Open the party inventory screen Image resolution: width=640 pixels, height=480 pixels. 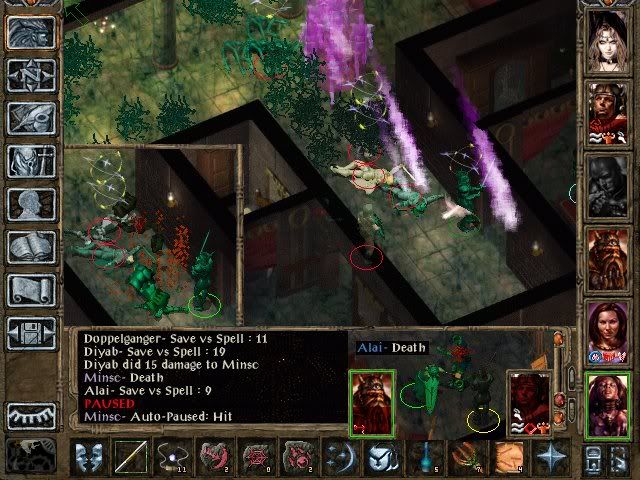32,160
